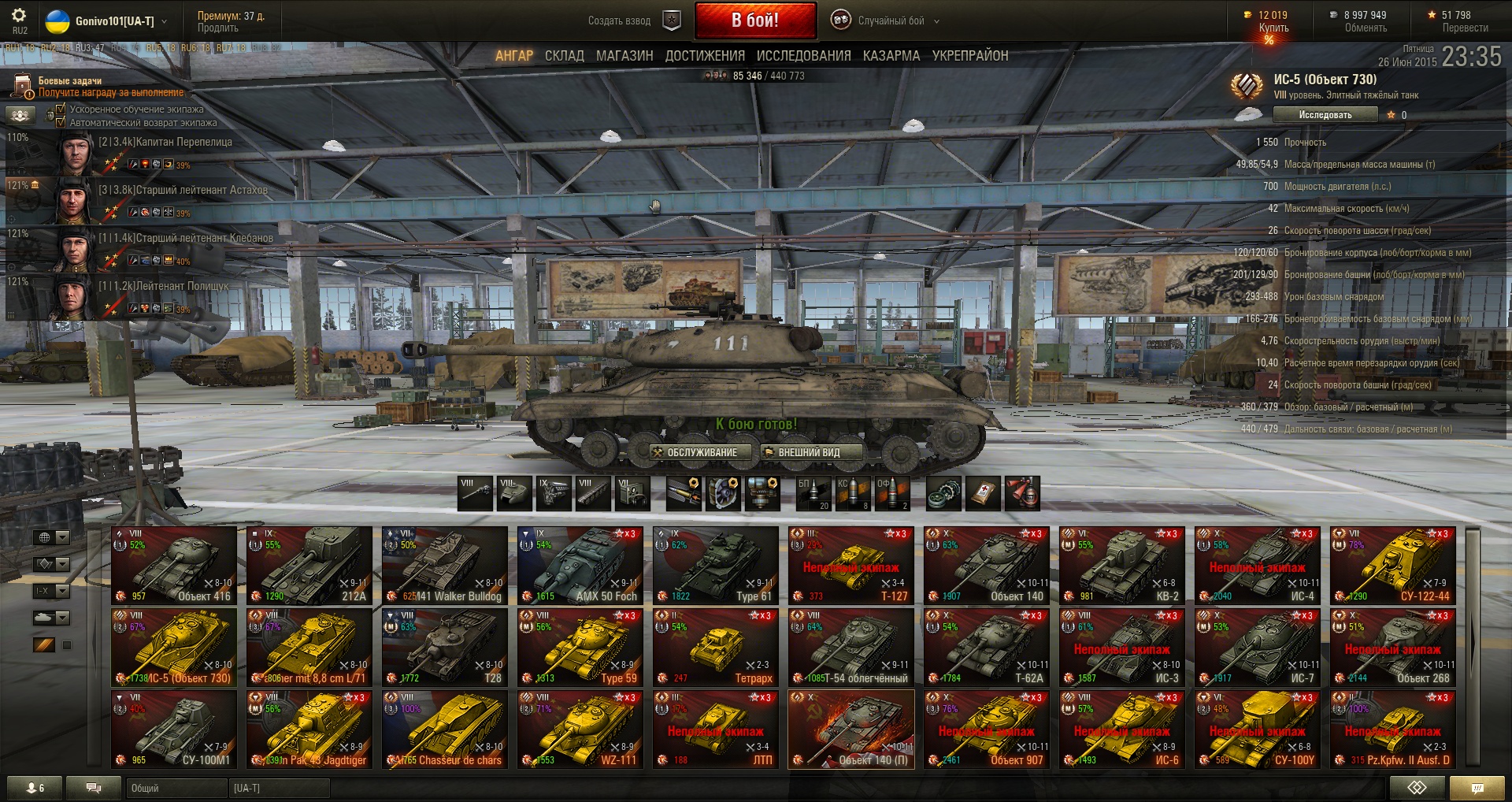Viewport: 1512px width, 802px height.
Task: Start battle with the red «В бой!» button
Action: tap(754, 20)
